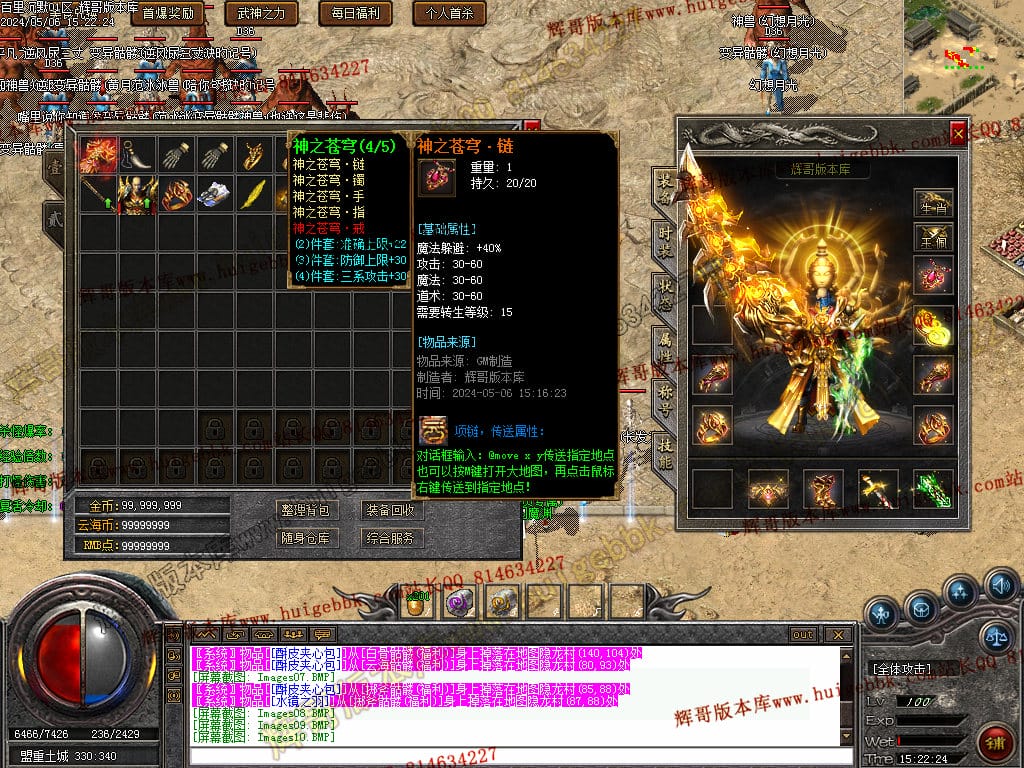Open 装备回收 equipment recycling
The image size is (1024, 768).
[390, 510]
